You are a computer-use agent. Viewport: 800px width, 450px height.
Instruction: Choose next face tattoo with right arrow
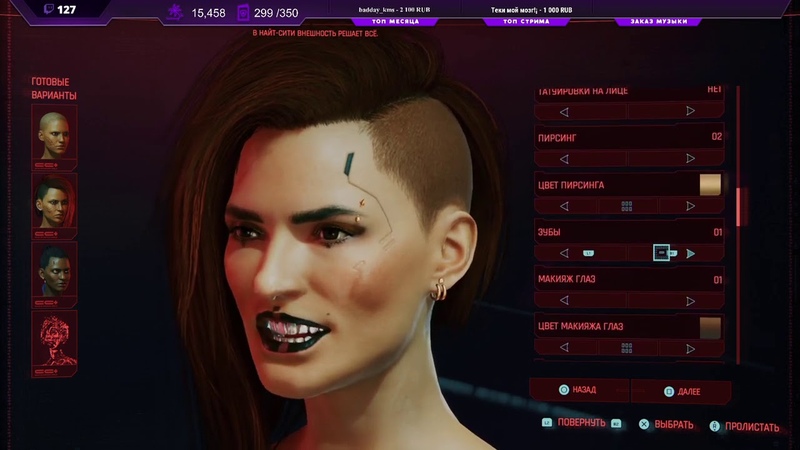(690, 111)
